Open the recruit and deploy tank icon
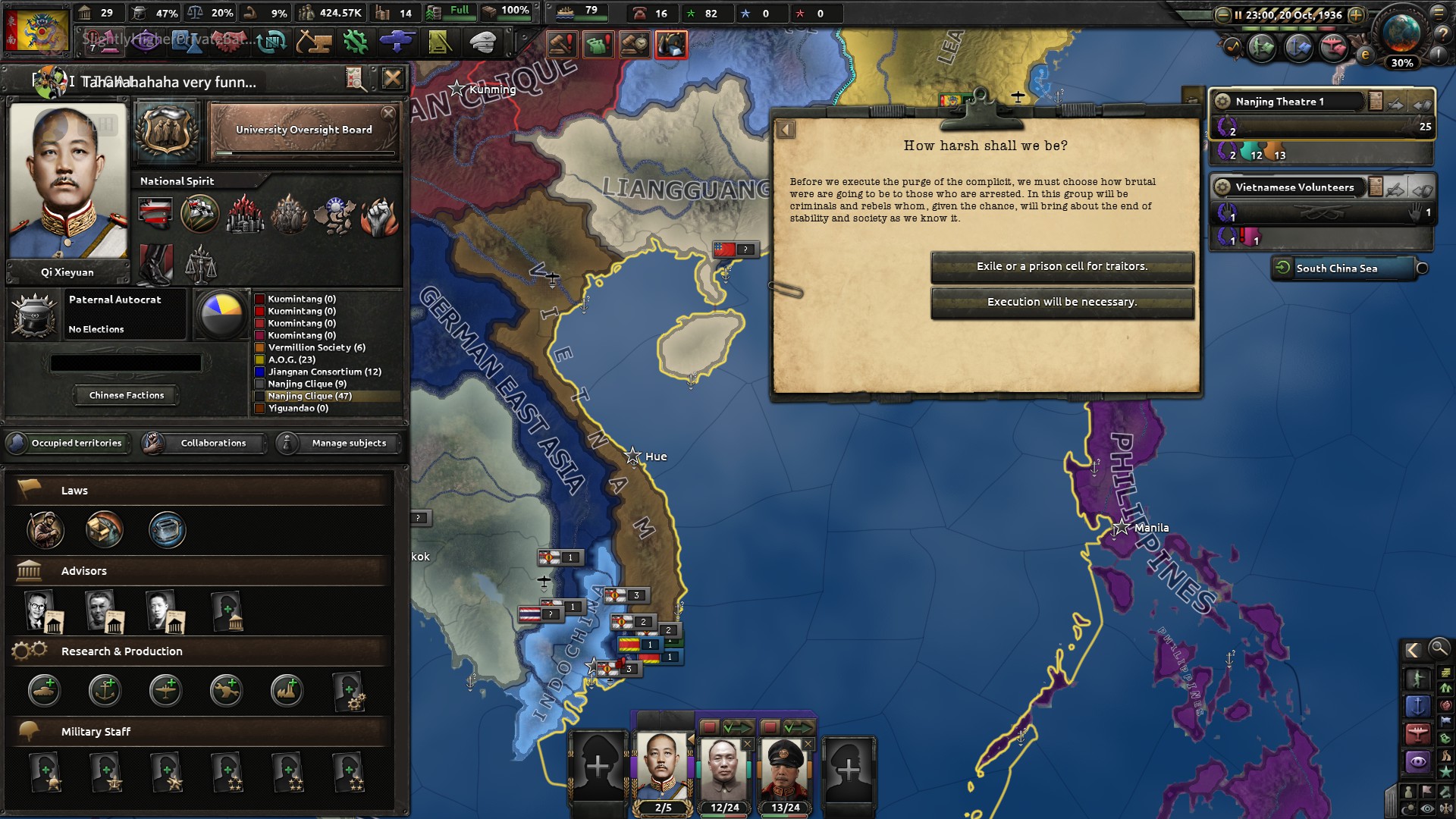The width and height of the screenshot is (1456, 819). [397, 42]
